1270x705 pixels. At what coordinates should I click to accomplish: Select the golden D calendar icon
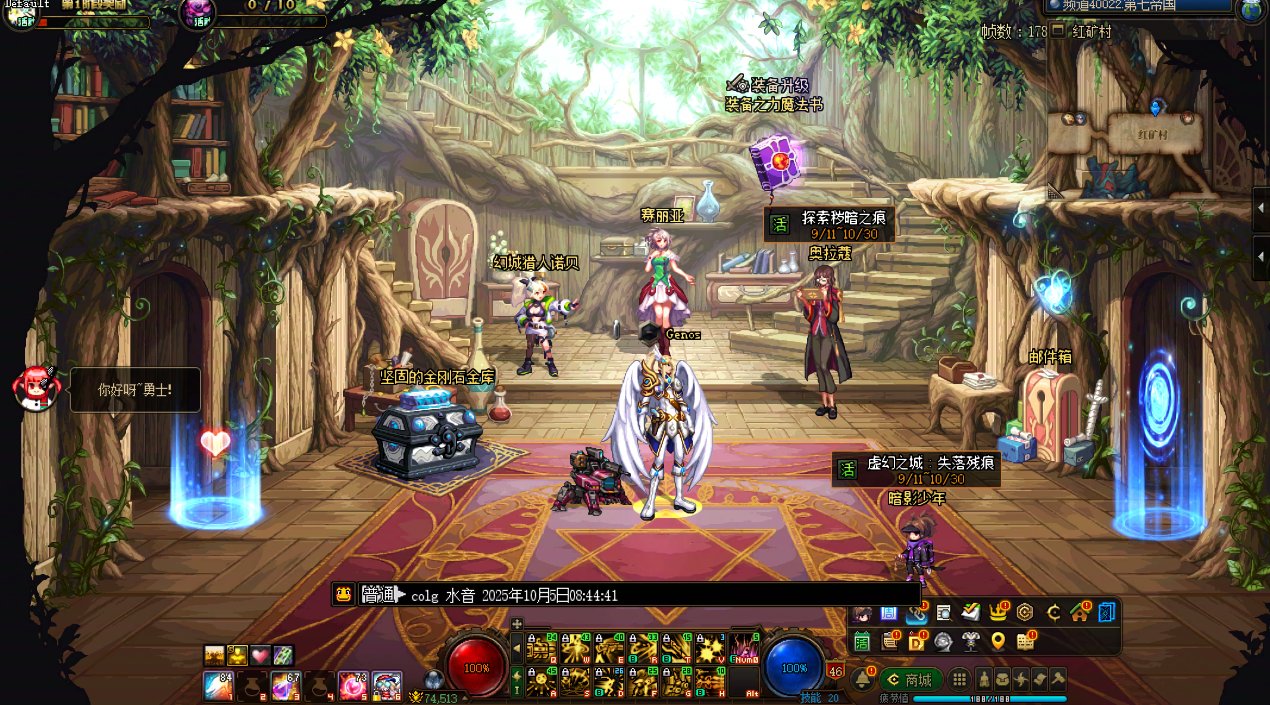tap(916, 641)
